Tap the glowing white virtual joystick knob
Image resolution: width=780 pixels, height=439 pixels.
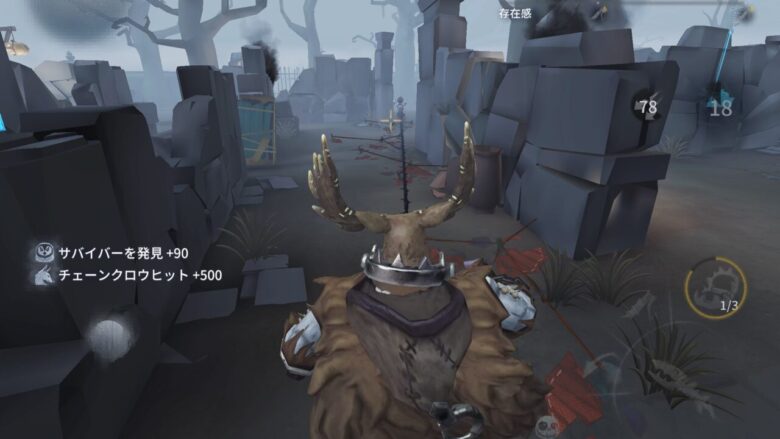click(110, 335)
